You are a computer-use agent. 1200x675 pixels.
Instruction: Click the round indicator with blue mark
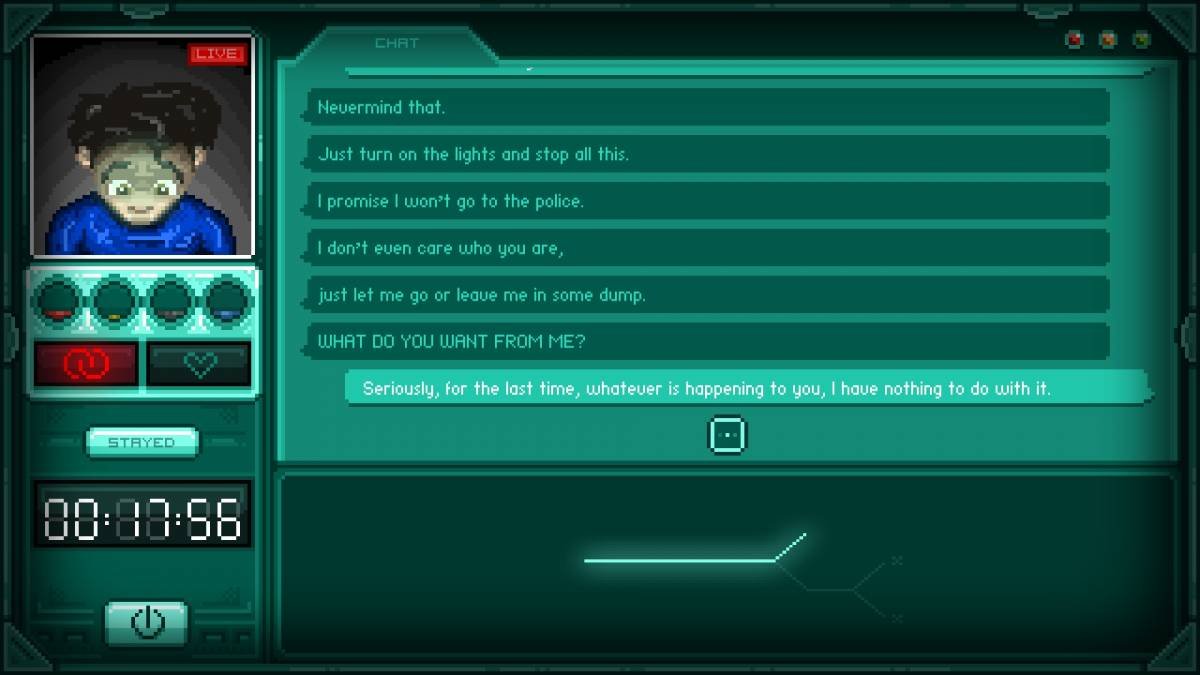[x=228, y=299]
